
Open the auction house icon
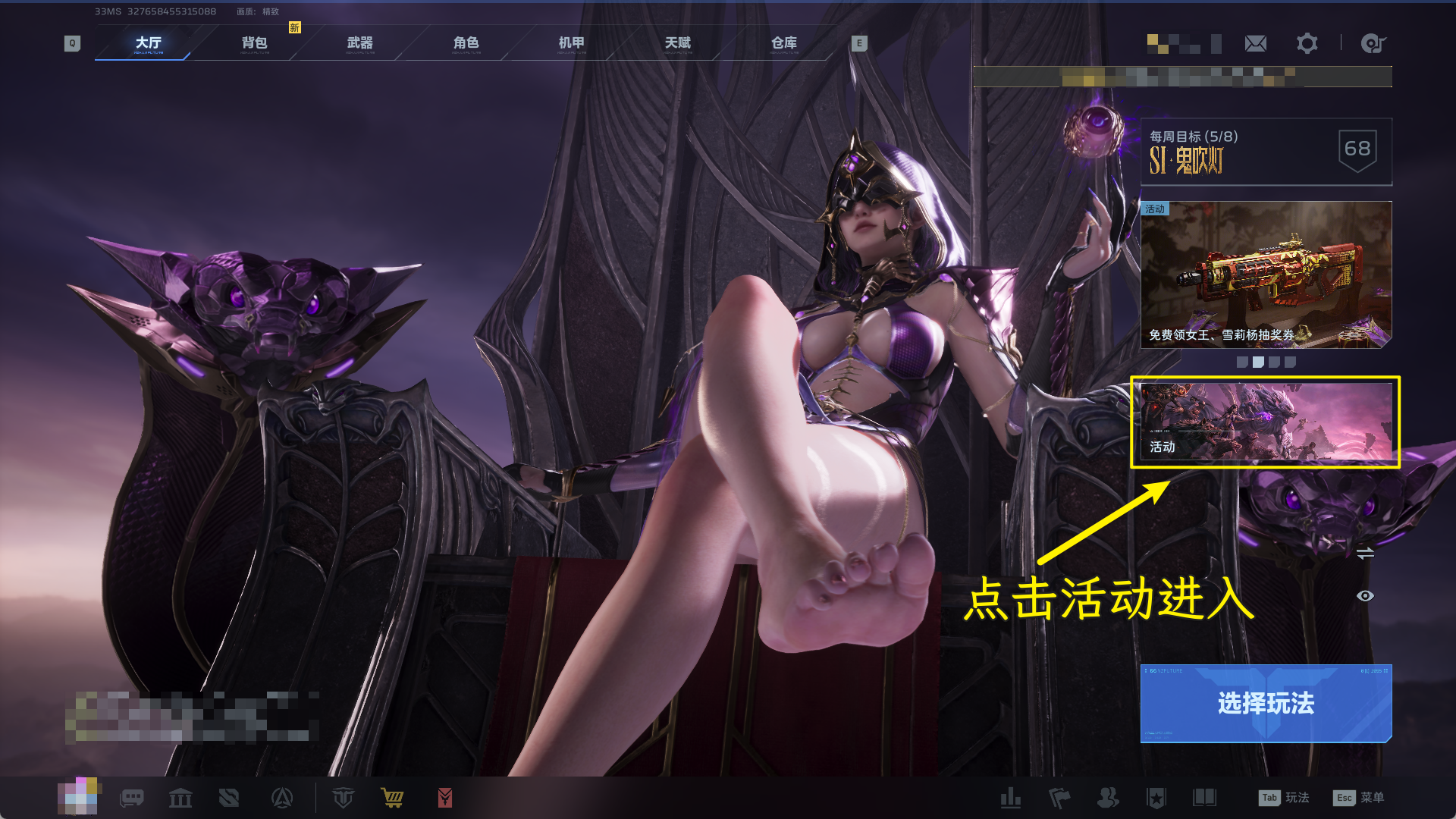coord(180,798)
